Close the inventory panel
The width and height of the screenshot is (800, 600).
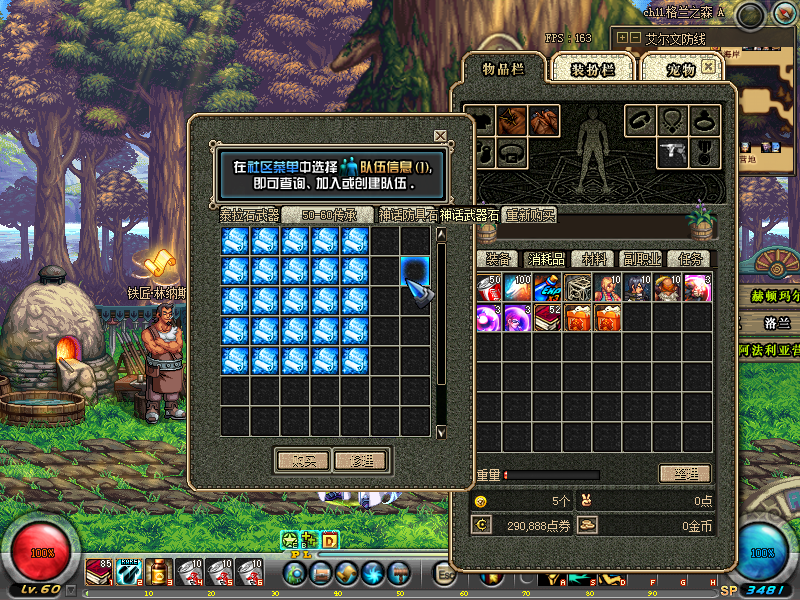click(x=709, y=66)
